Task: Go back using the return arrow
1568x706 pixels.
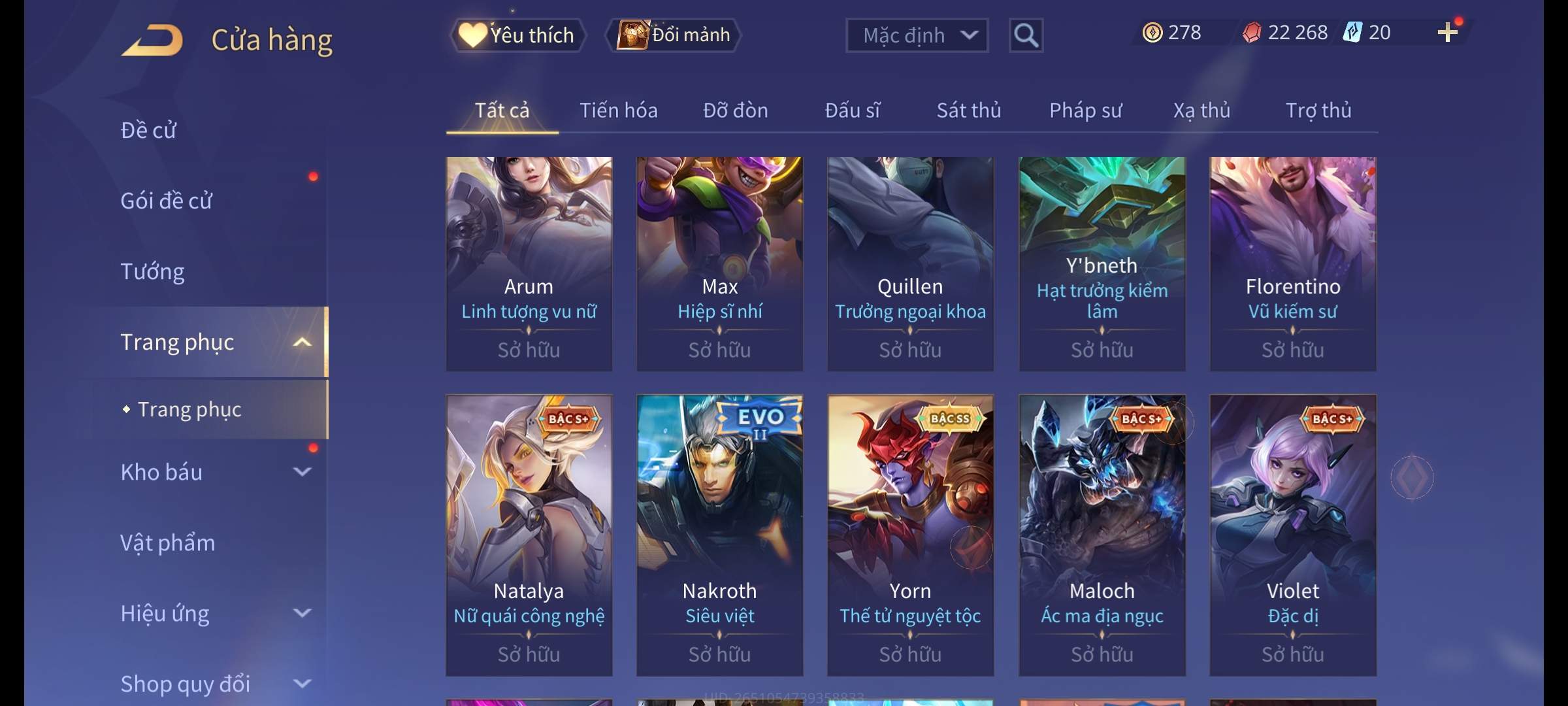Action: (152, 40)
